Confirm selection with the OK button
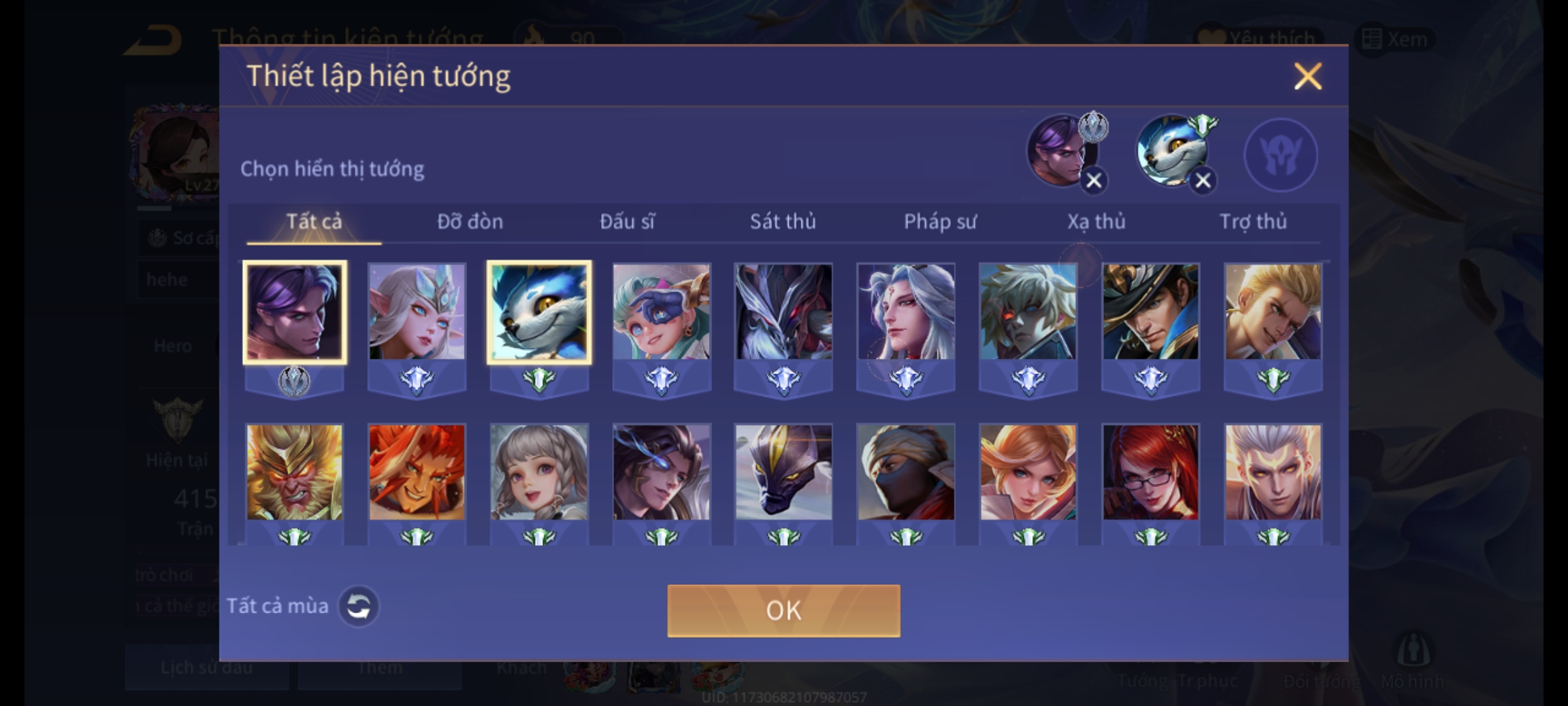Screen dimensions: 1568x706 783,611
